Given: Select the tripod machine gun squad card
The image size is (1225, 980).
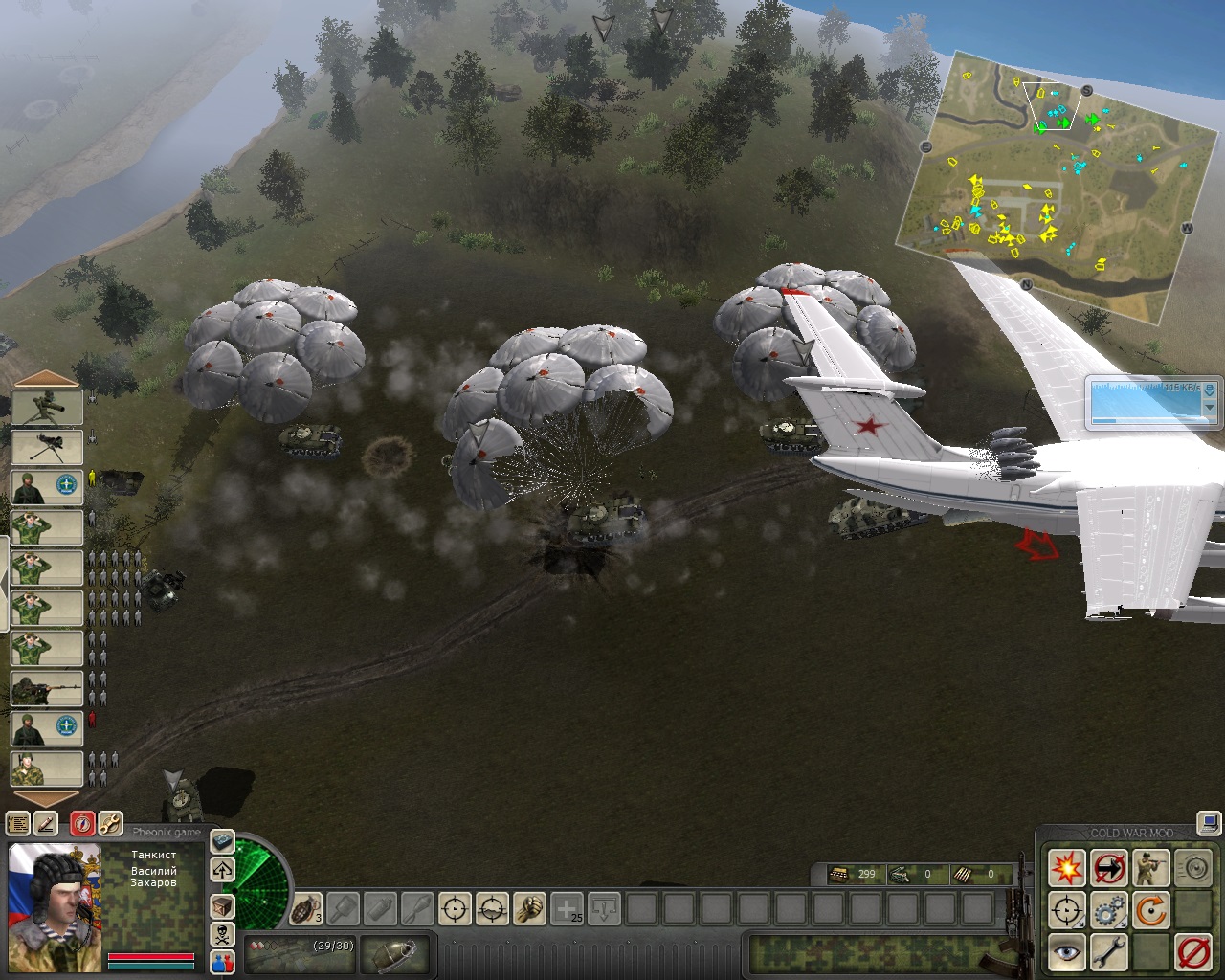Looking at the screenshot, I should (x=47, y=447).
